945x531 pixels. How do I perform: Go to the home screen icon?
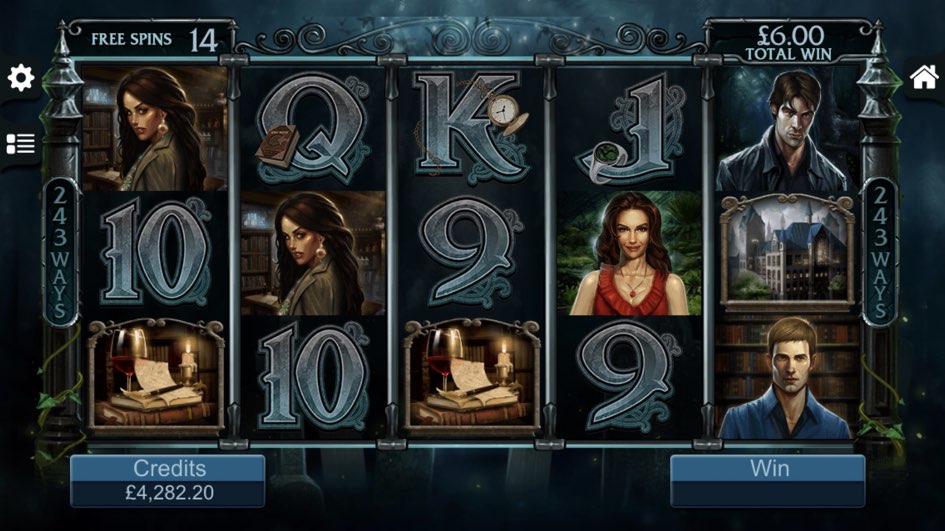[x=923, y=77]
